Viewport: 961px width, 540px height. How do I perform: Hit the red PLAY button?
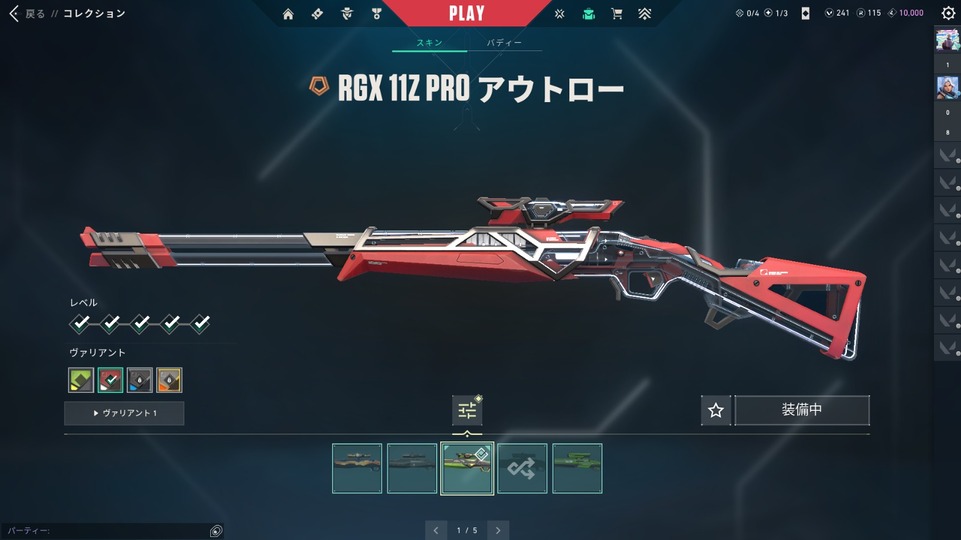pos(466,14)
